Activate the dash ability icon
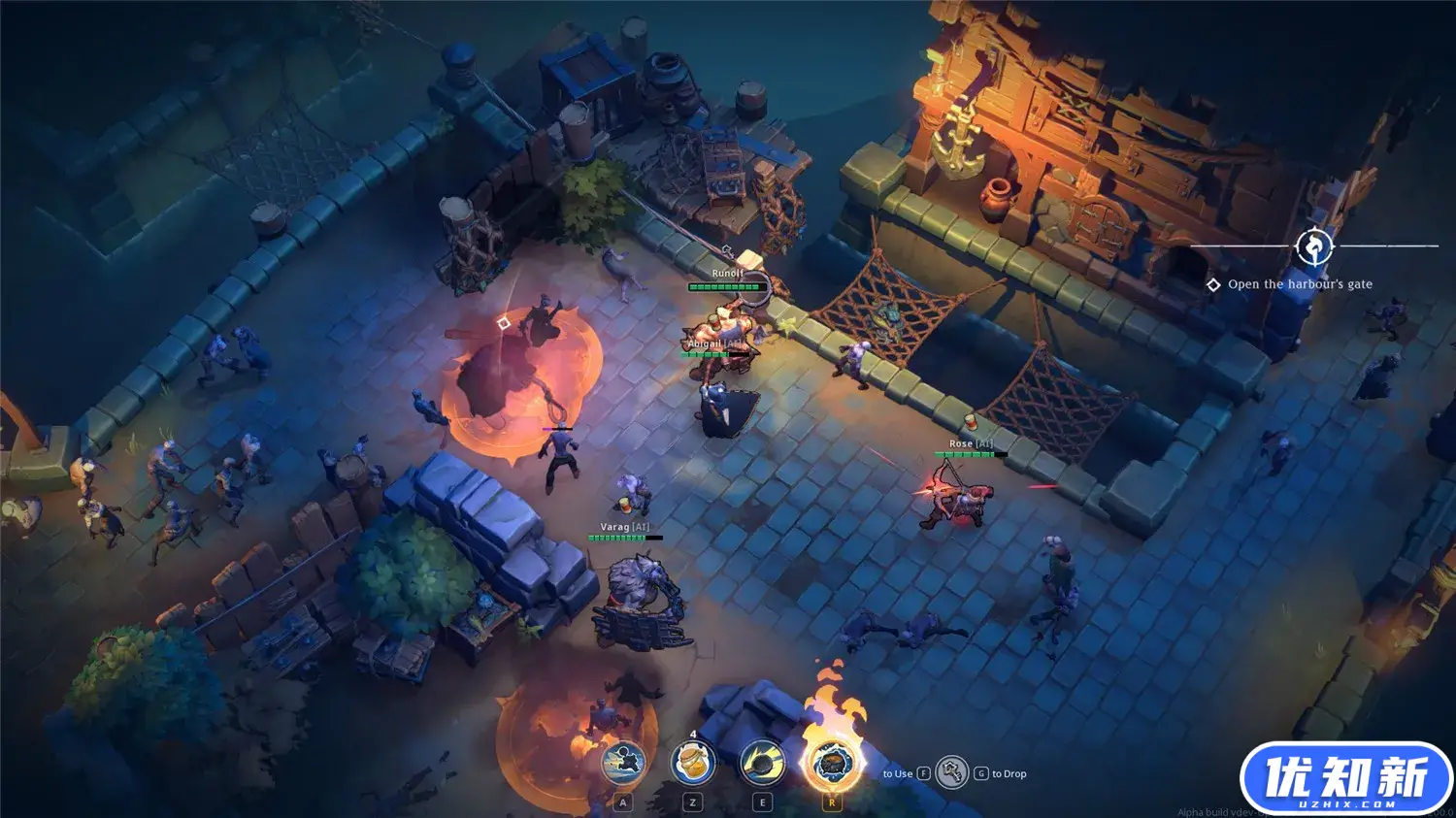Image resolution: width=1456 pixels, height=818 pixels. (623, 764)
